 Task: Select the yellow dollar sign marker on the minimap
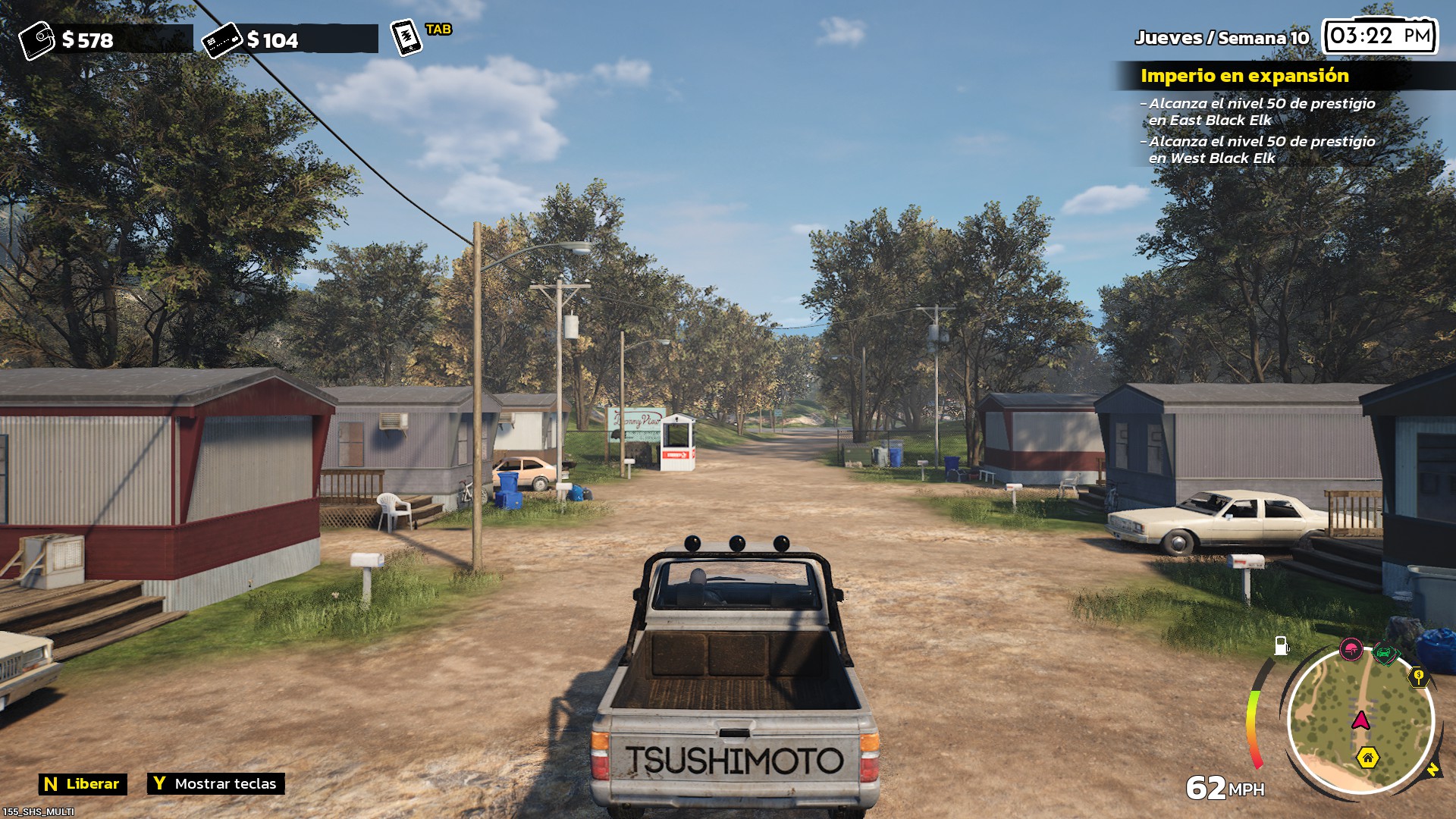pos(1418,676)
